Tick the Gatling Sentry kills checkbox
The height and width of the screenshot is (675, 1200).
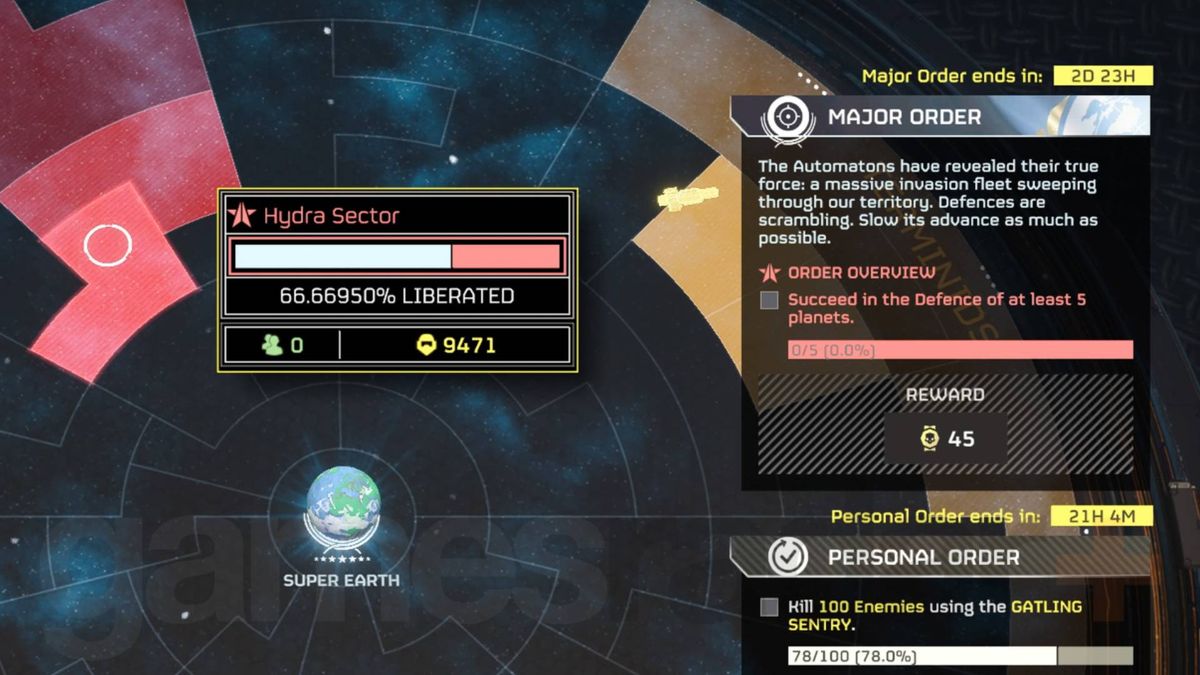tap(769, 607)
